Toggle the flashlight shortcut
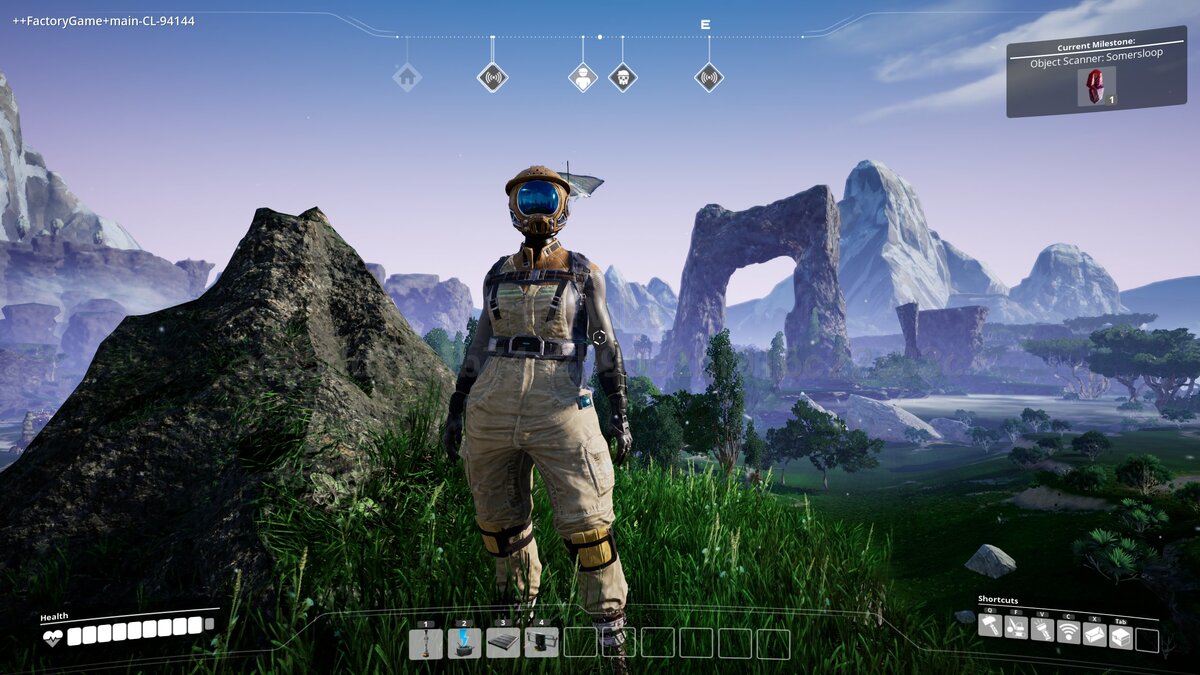The width and height of the screenshot is (1200, 675). (1042, 631)
